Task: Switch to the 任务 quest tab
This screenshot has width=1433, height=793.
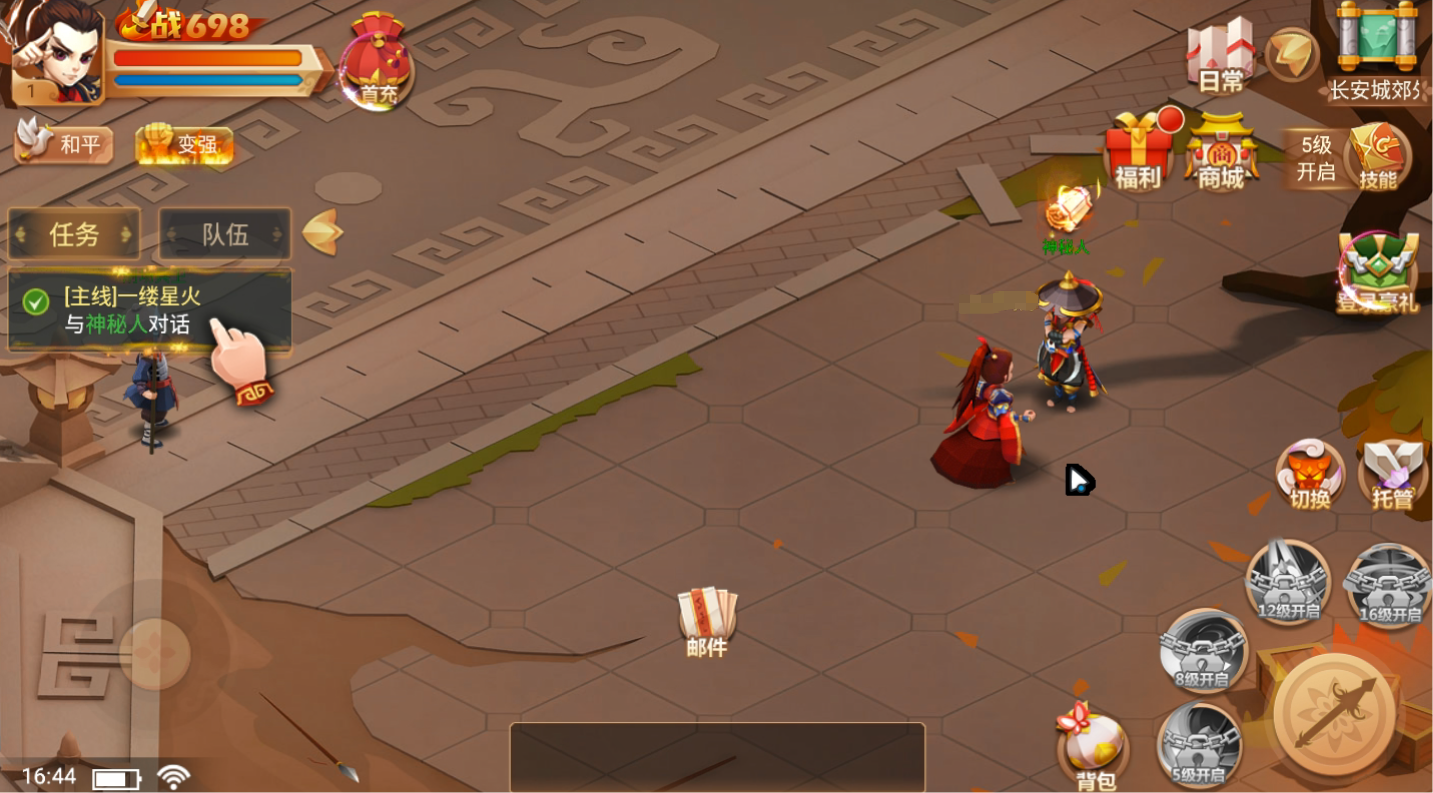Action: point(74,234)
